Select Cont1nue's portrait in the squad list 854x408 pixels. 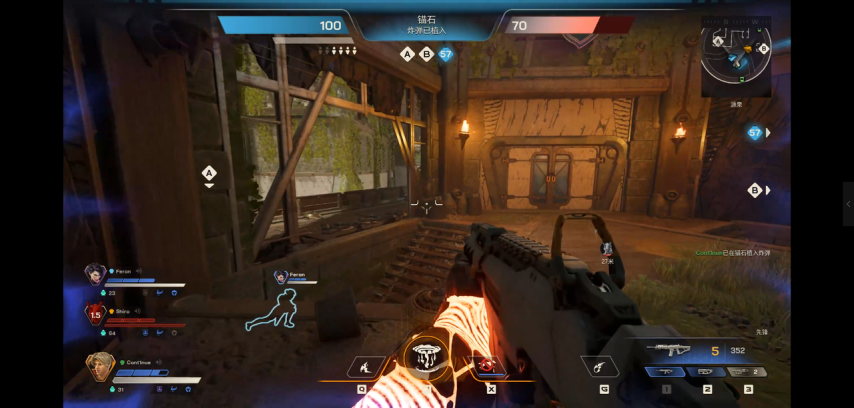(100, 366)
